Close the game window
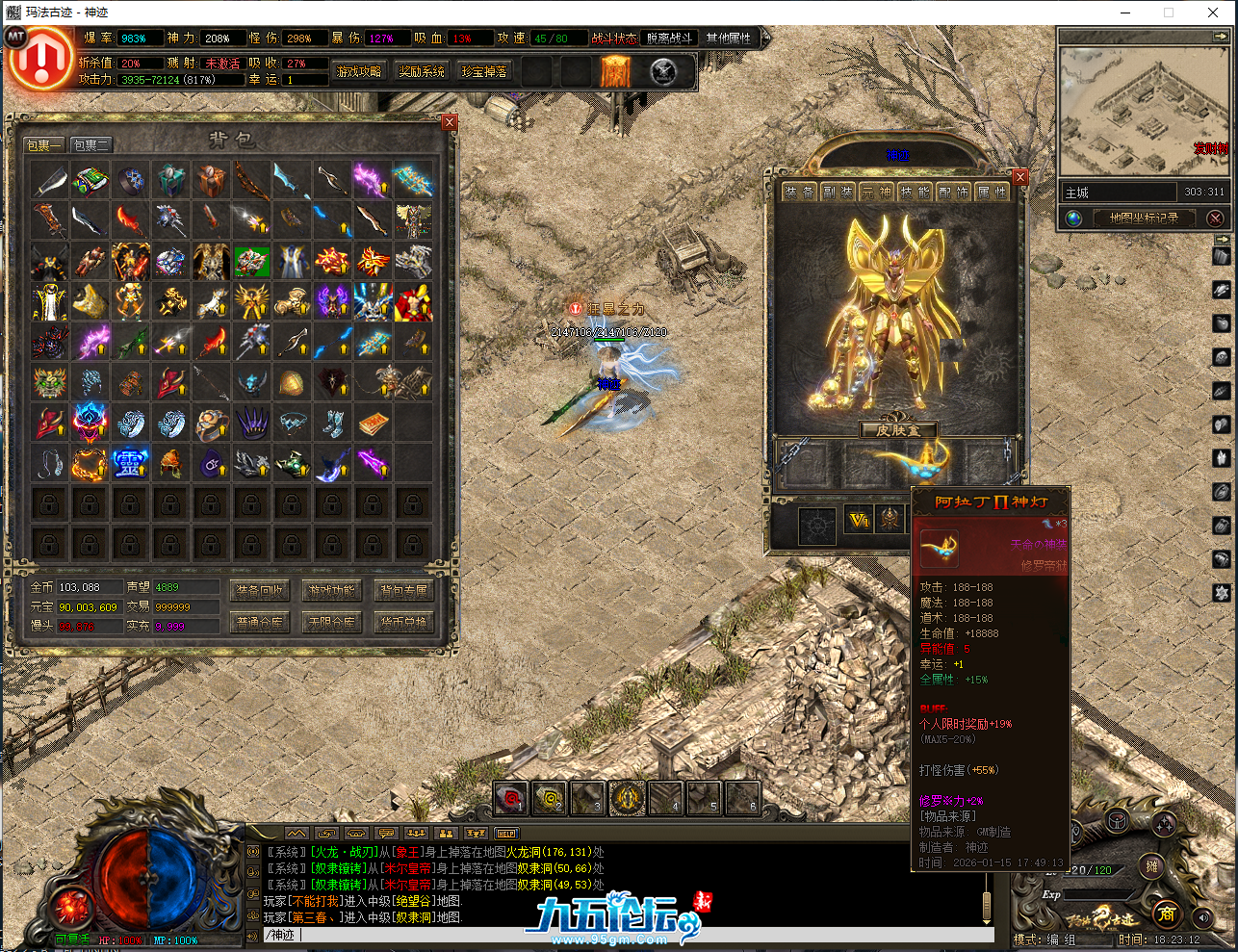1238x952 pixels. (x=1213, y=13)
